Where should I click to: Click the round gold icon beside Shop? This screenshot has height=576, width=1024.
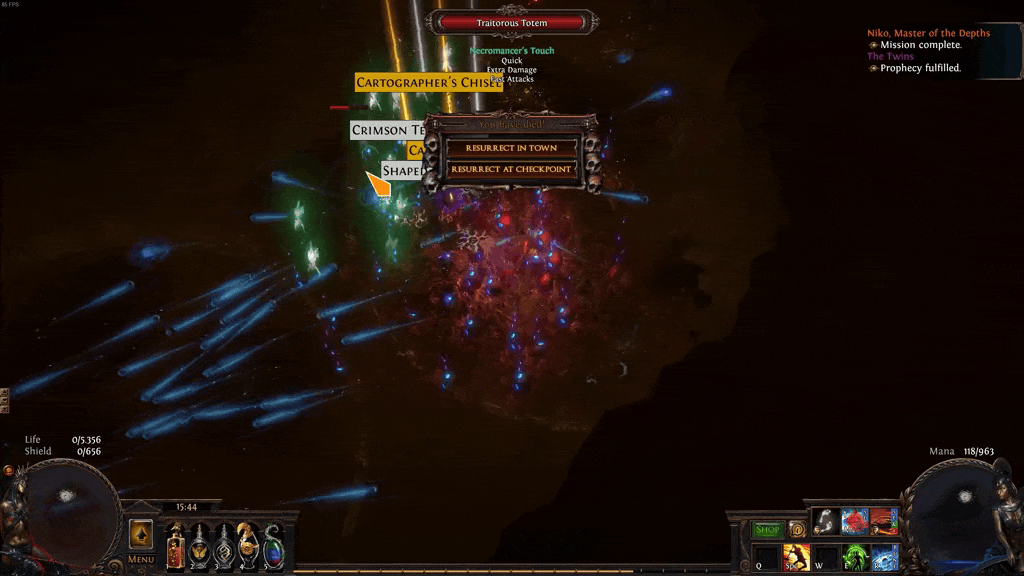coord(797,529)
